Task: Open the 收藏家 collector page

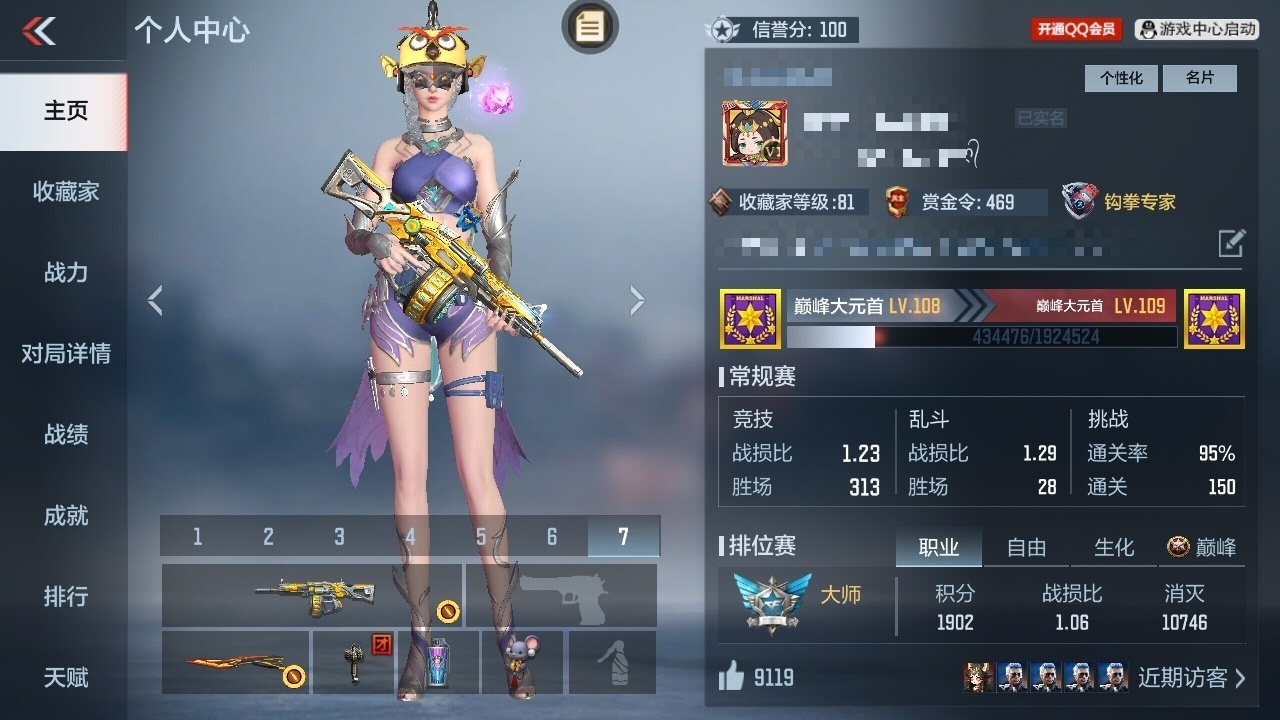Action: point(65,192)
